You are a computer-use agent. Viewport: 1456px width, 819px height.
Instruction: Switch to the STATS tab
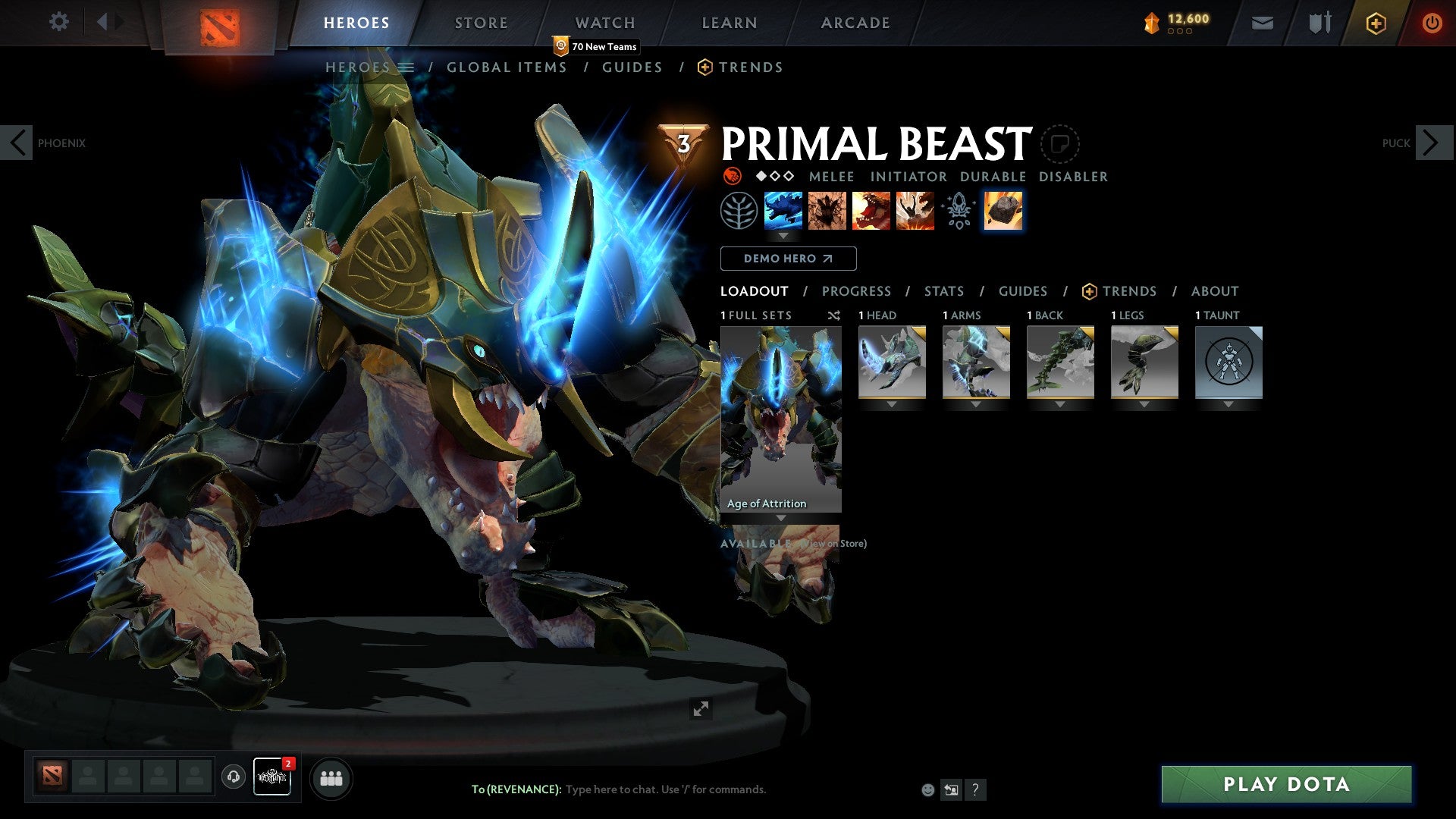943,291
